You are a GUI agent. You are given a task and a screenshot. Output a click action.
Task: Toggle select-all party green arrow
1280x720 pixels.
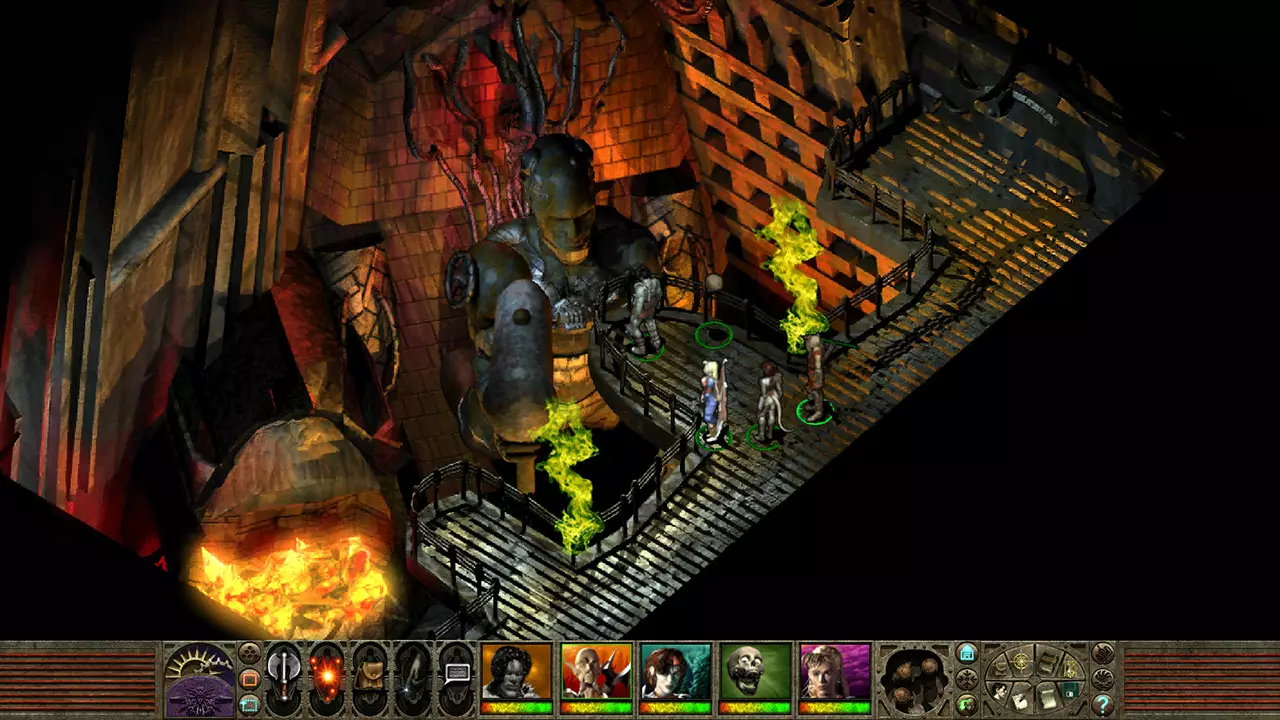click(x=966, y=704)
